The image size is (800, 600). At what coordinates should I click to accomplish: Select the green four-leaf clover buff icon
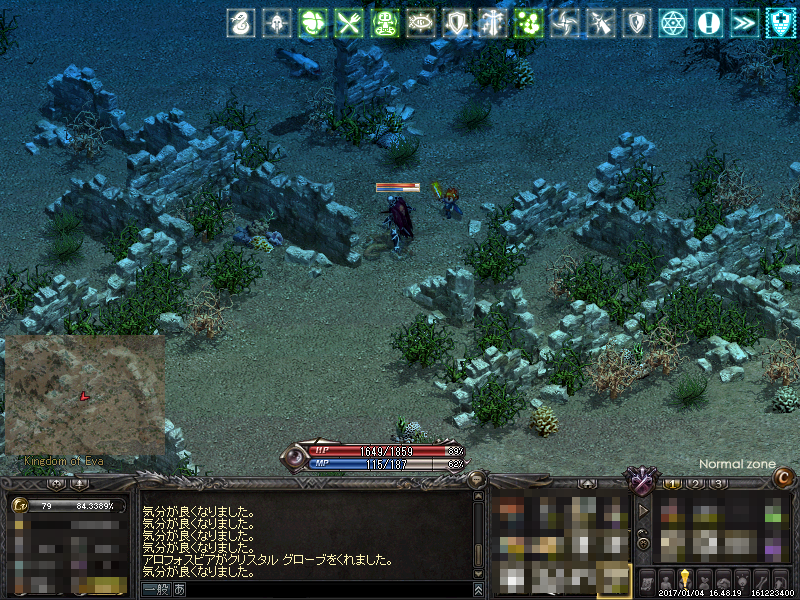click(x=312, y=22)
